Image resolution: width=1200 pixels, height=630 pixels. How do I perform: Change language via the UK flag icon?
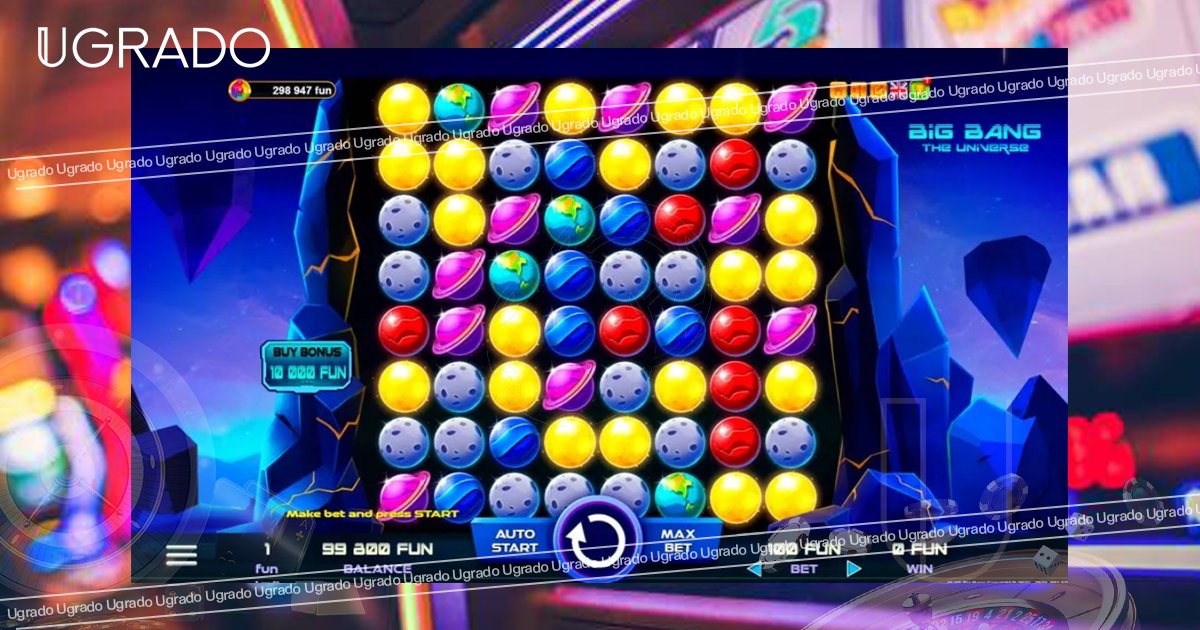898,91
